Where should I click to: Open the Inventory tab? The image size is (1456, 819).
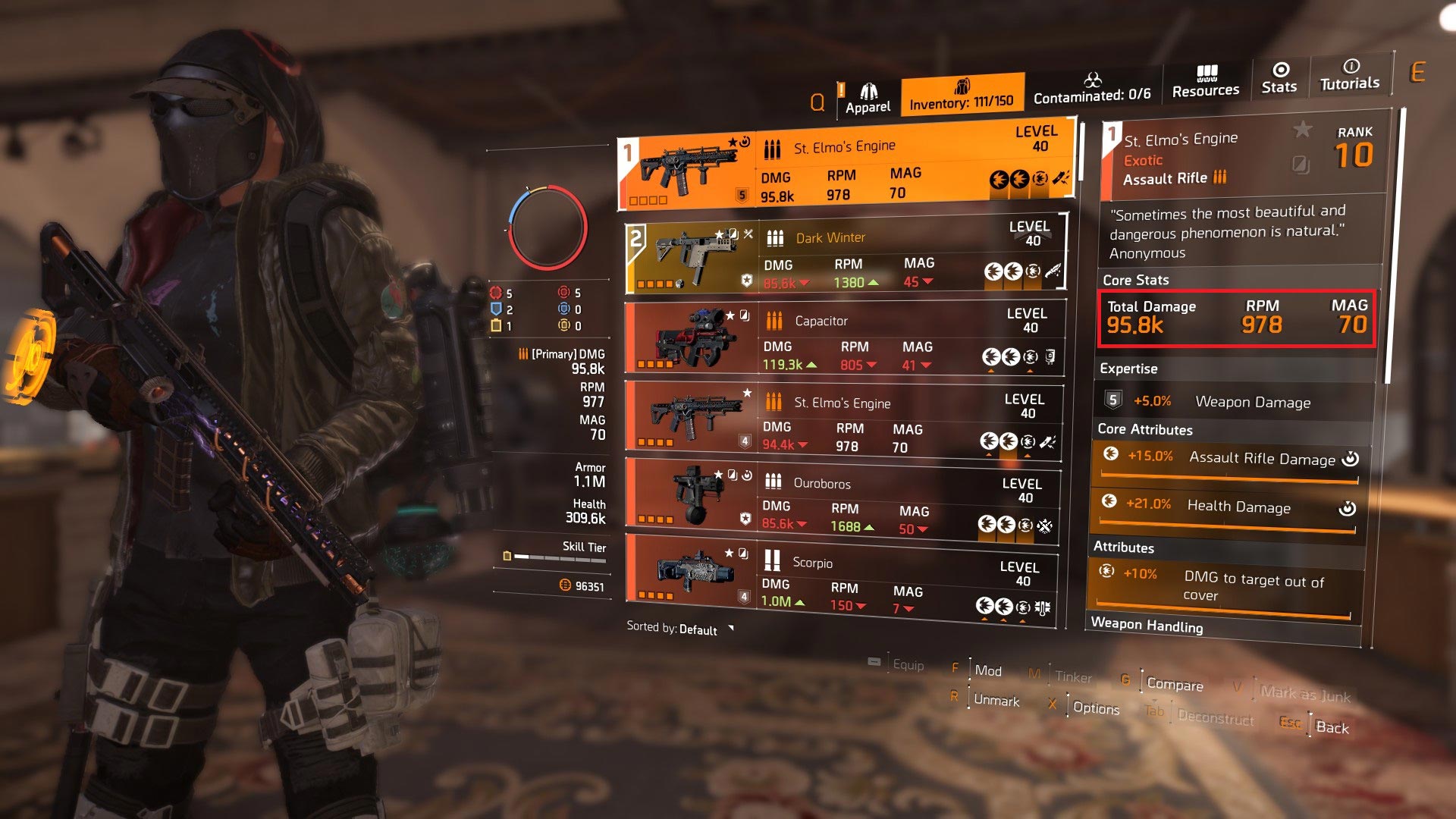(961, 97)
